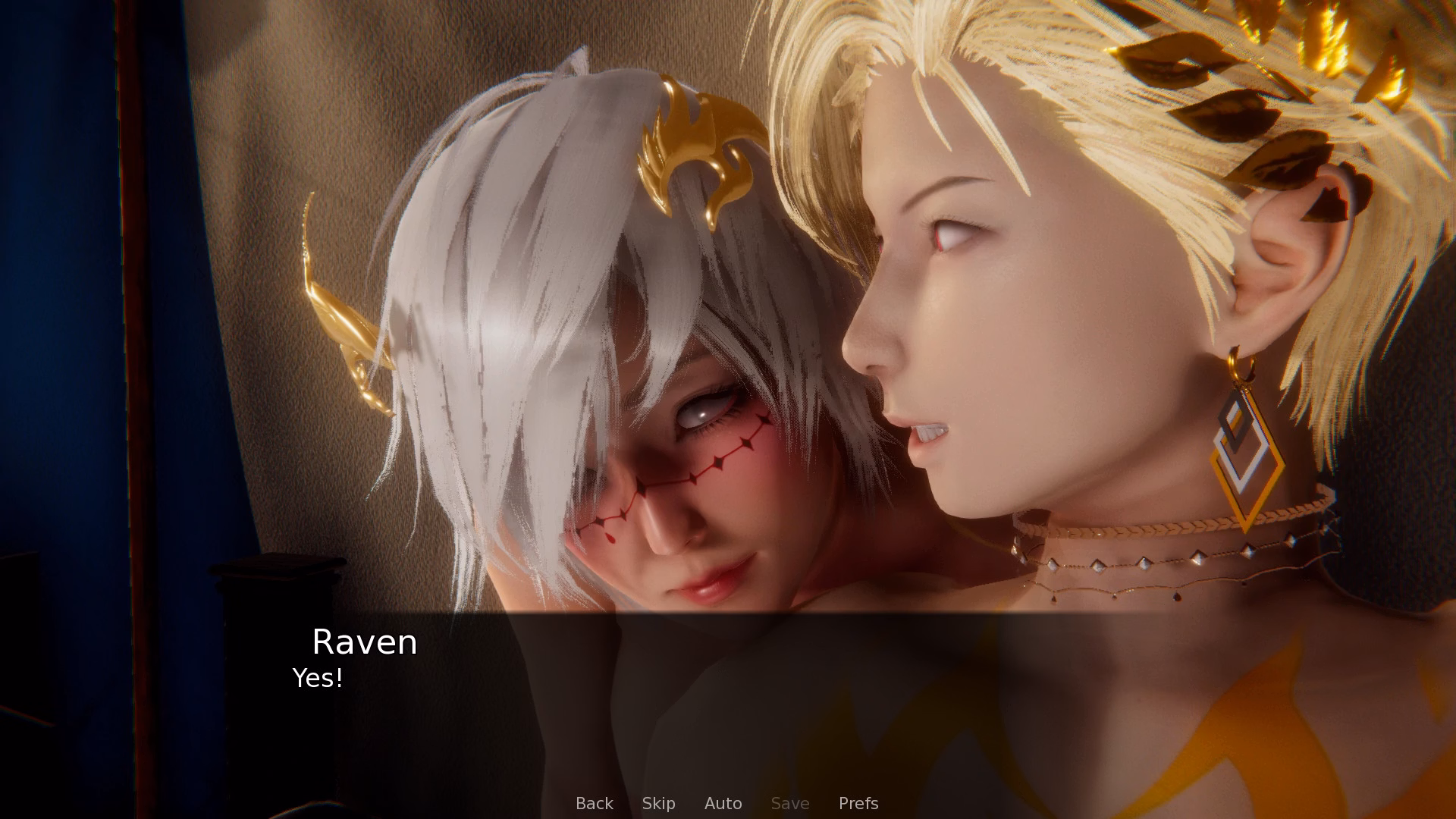Enable Skip mode
Image resolution: width=1456 pixels, height=819 pixels.
[x=658, y=803]
